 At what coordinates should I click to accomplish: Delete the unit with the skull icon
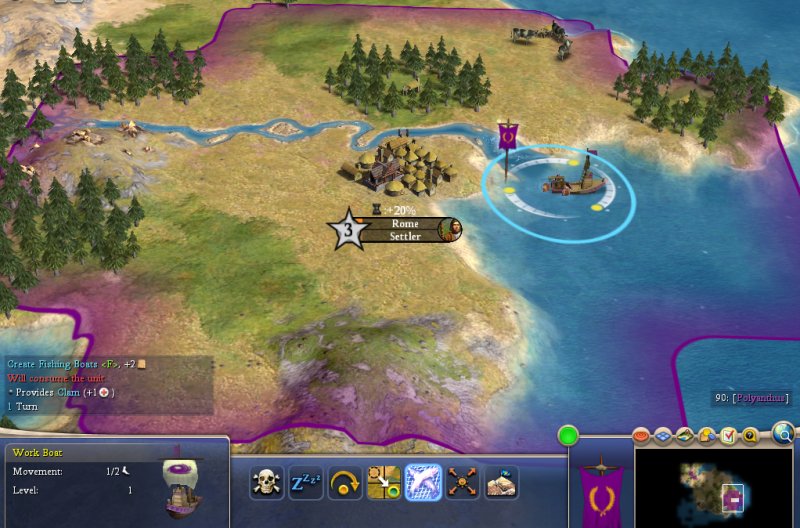(x=267, y=483)
